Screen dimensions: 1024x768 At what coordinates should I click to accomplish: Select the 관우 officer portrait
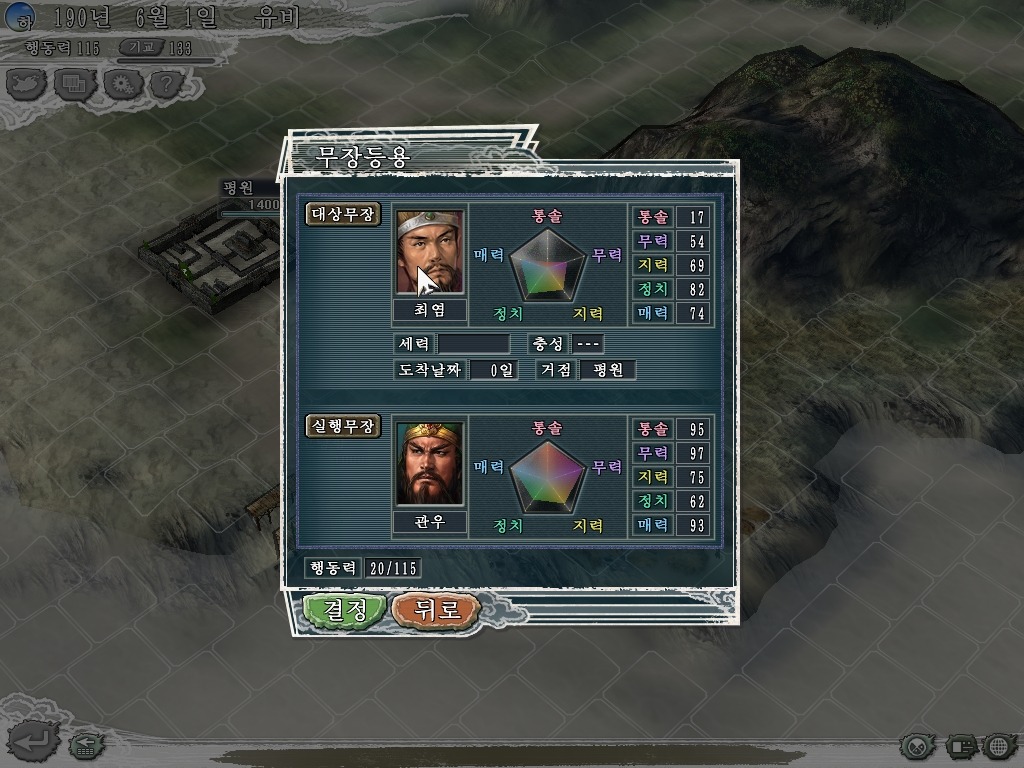tap(430, 464)
